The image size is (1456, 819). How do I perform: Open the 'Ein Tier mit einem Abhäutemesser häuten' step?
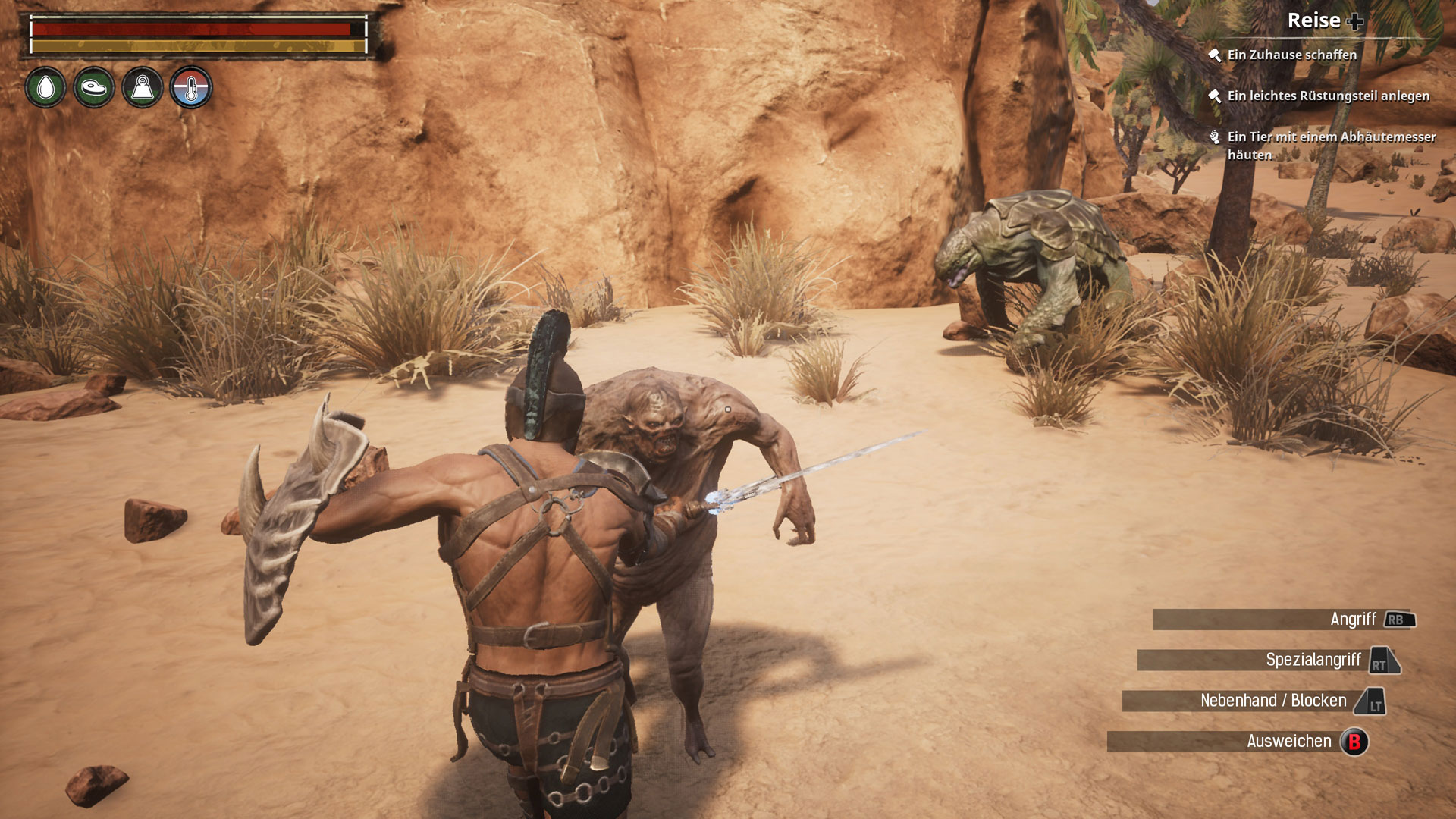(x=1331, y=145)
